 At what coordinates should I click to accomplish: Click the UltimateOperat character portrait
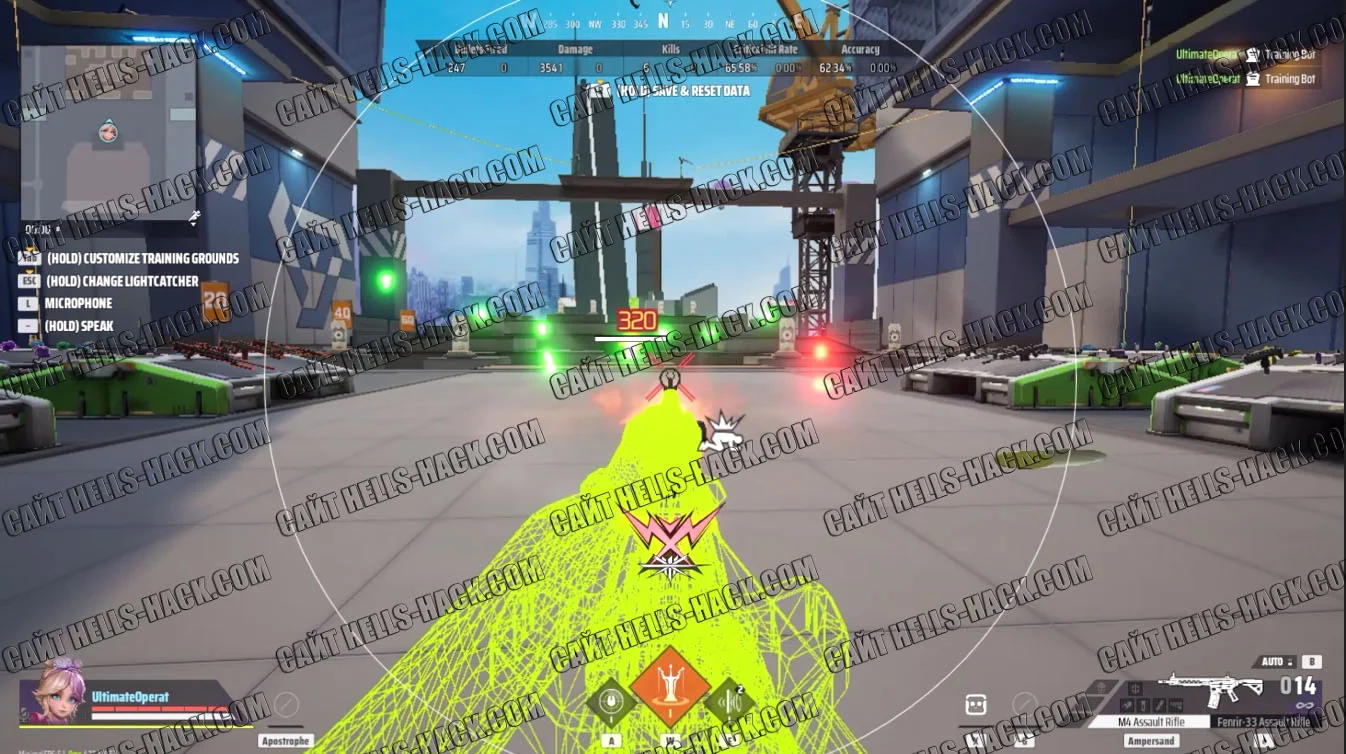pyautogui.click(x=52, y=692)
